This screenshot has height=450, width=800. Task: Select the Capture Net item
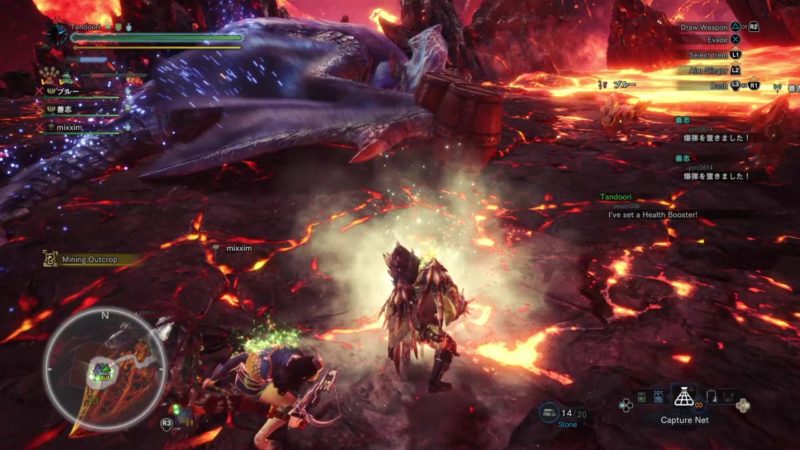685,399
